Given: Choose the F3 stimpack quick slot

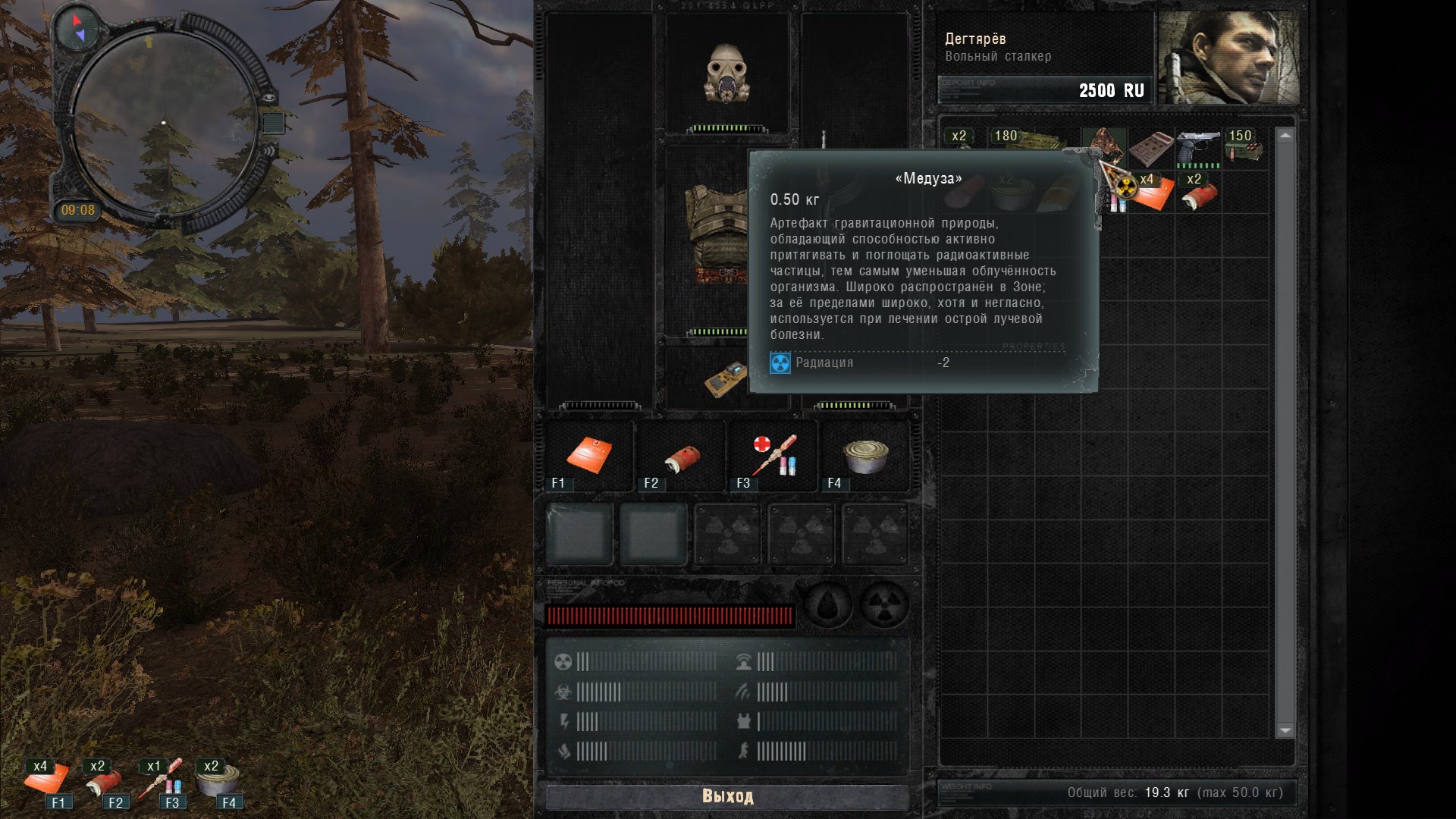Looking at the screenshot, I should point(773,456).
